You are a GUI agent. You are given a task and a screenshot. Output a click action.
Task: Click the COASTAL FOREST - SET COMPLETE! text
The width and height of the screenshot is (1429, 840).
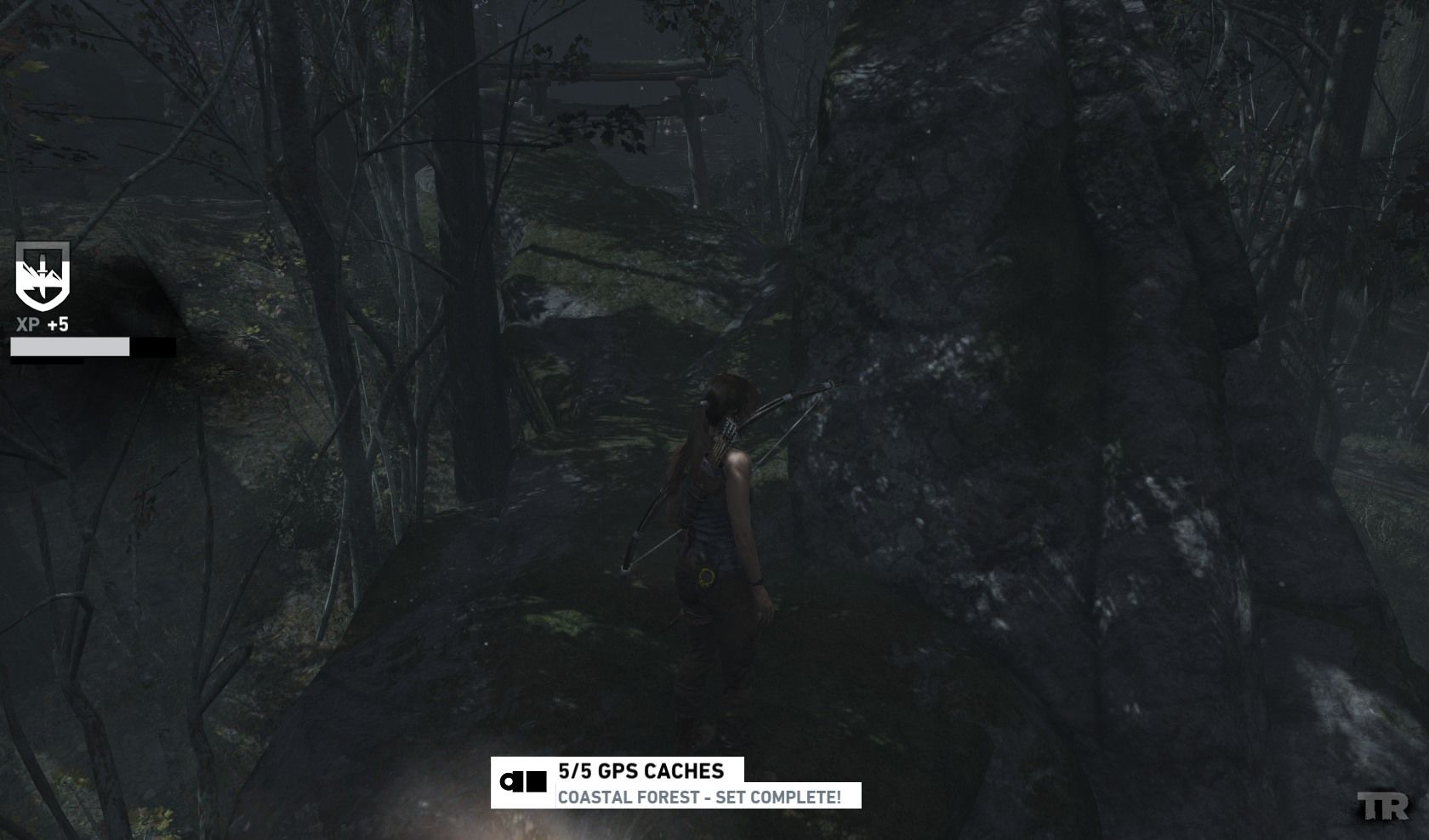700,797
